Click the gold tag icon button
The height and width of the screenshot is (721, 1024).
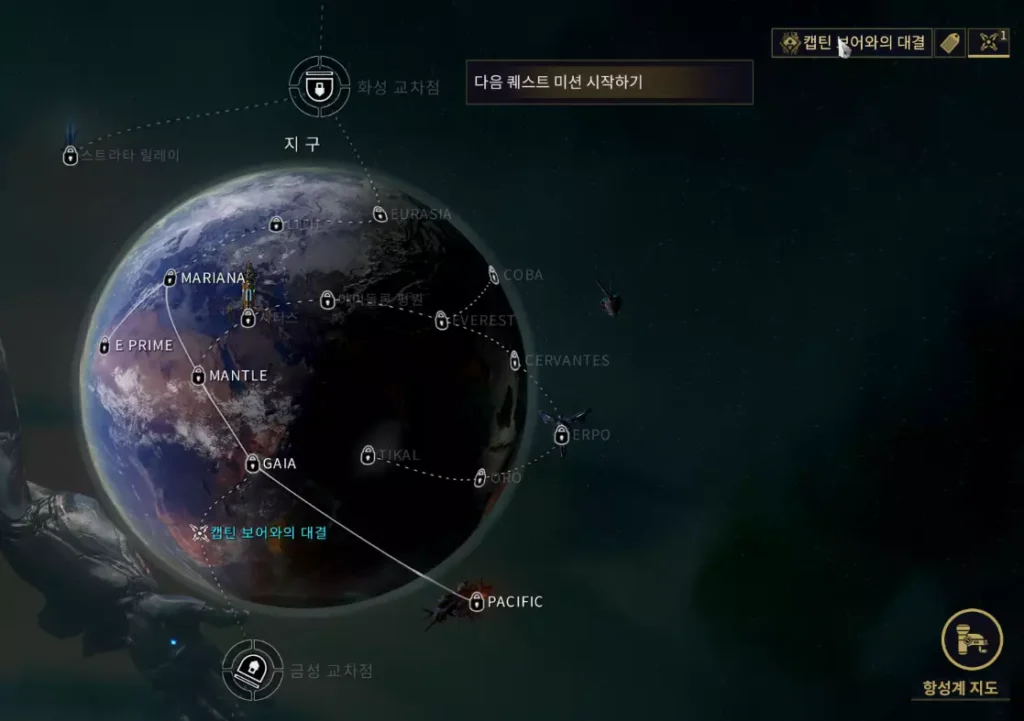[x=949, y=43]
